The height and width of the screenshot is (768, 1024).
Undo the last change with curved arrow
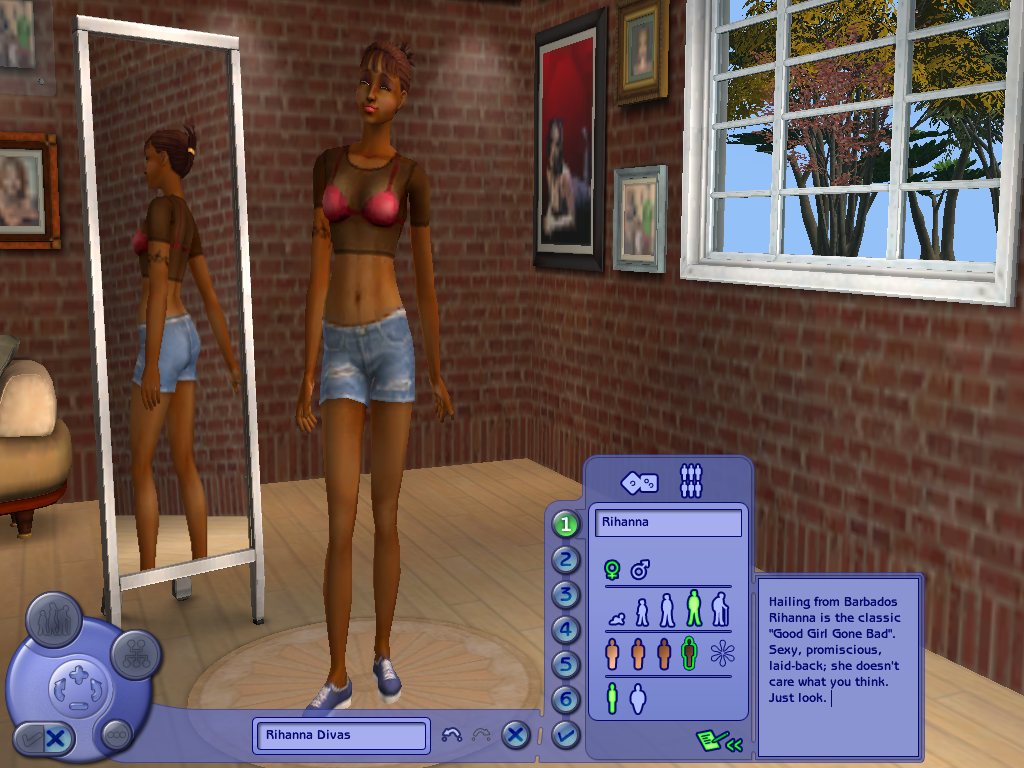pyautogui.click(x=451, y=735)
